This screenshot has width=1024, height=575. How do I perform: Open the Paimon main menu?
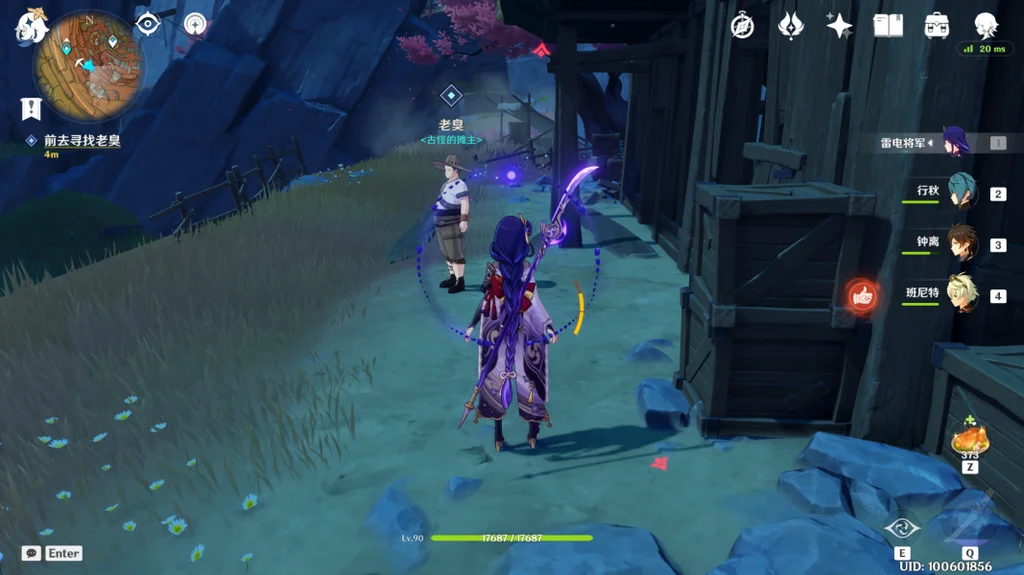pyautogui.click(x=30, y=27)
